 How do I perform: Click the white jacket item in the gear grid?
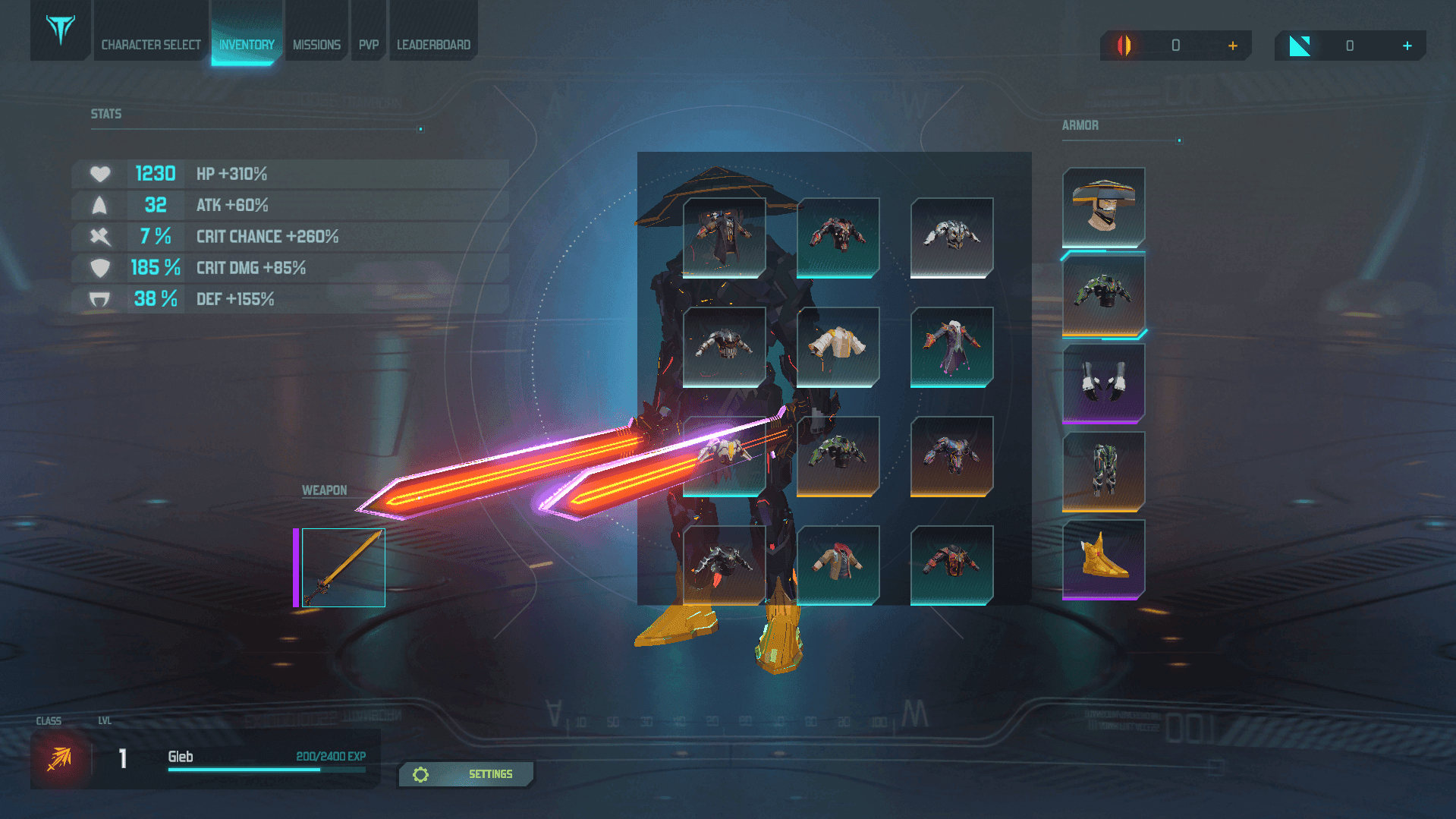pyautogui.click(x=838, y=348)
